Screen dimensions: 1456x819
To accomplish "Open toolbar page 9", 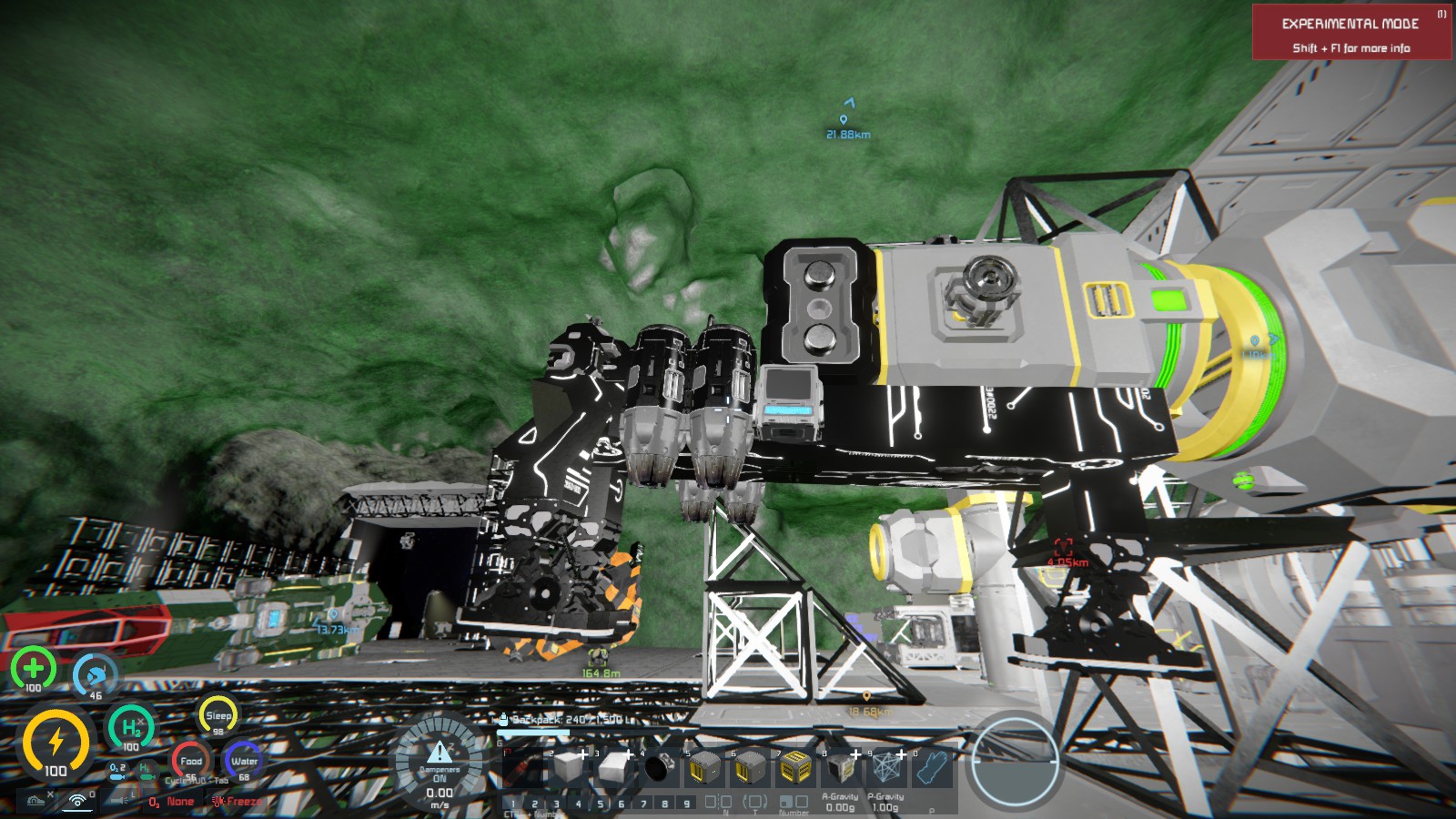I will coord(687,804).
